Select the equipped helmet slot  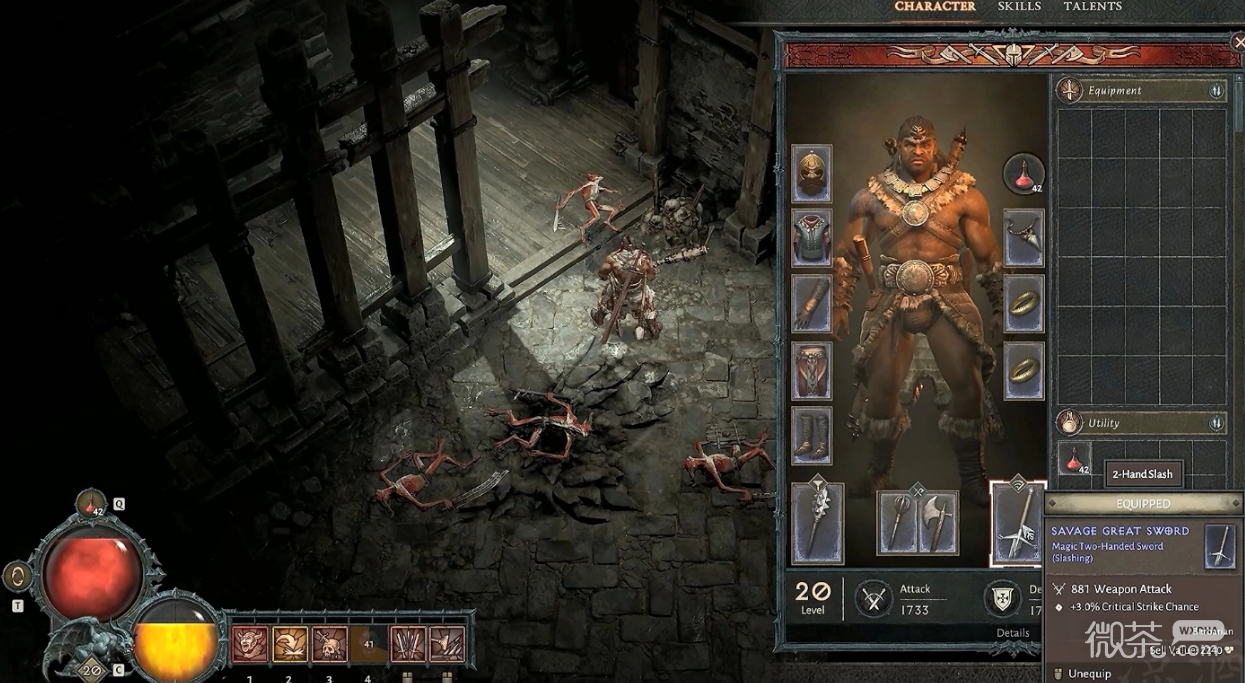(812, 174)
